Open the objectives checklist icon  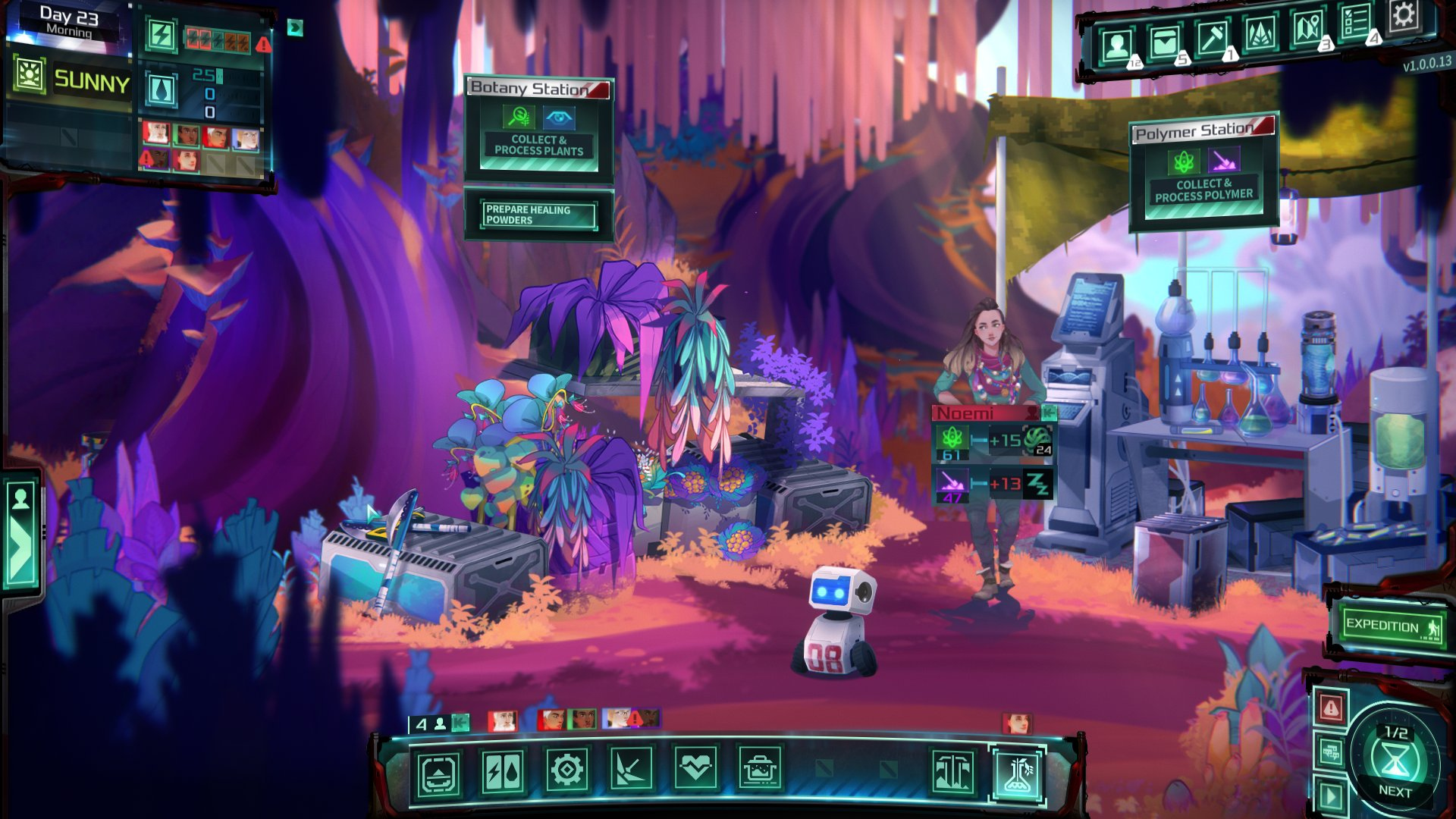click(1356, 22)
